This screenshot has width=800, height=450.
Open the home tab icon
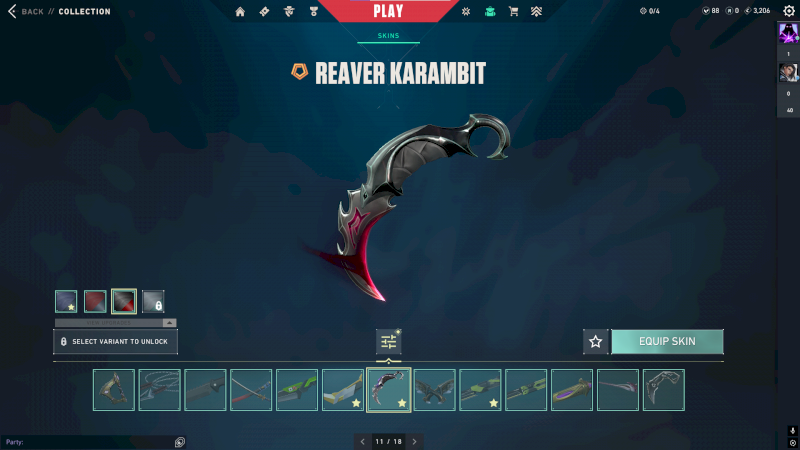pos(240,12)
